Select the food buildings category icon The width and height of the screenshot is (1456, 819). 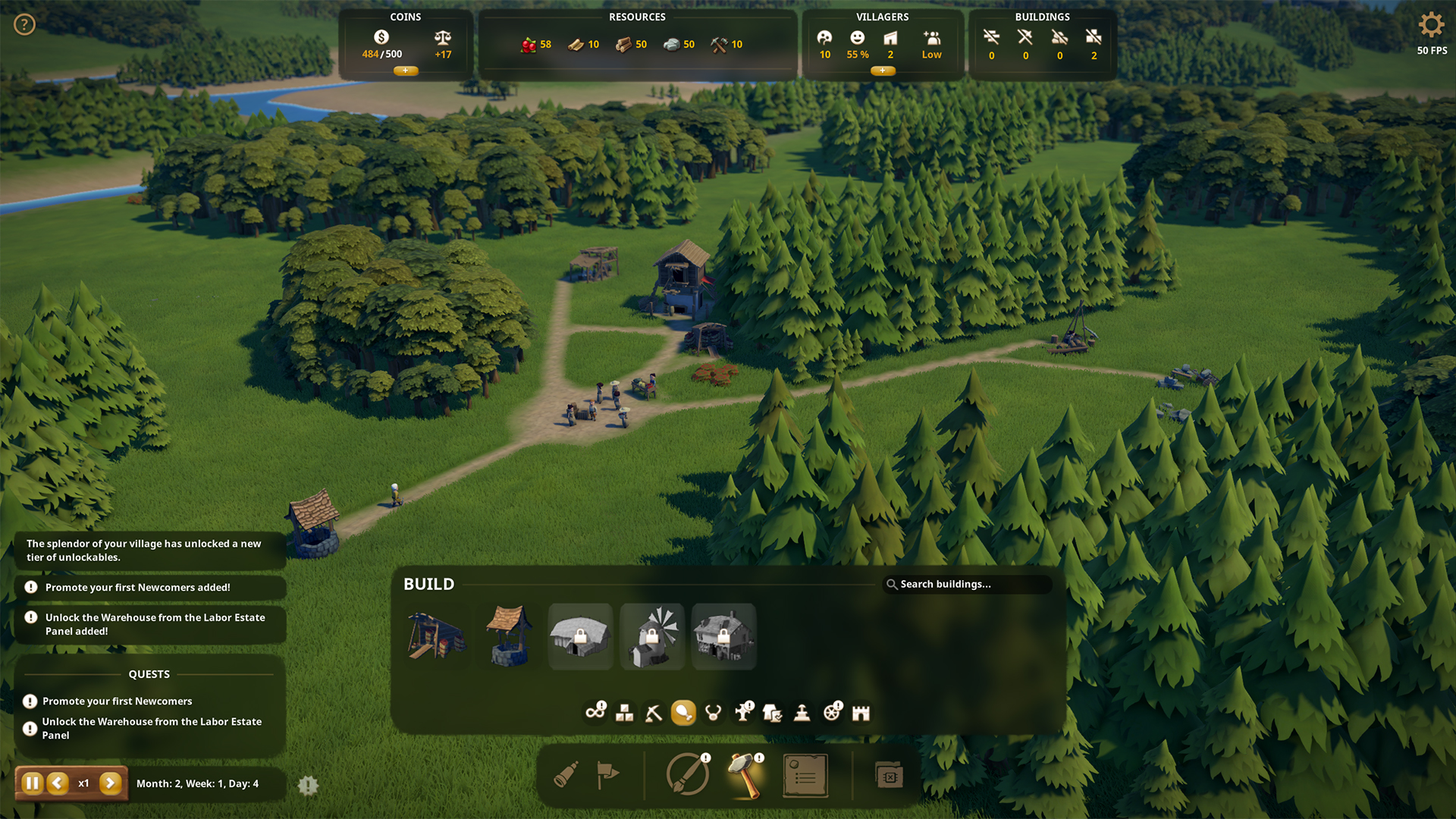coord(683,712)
